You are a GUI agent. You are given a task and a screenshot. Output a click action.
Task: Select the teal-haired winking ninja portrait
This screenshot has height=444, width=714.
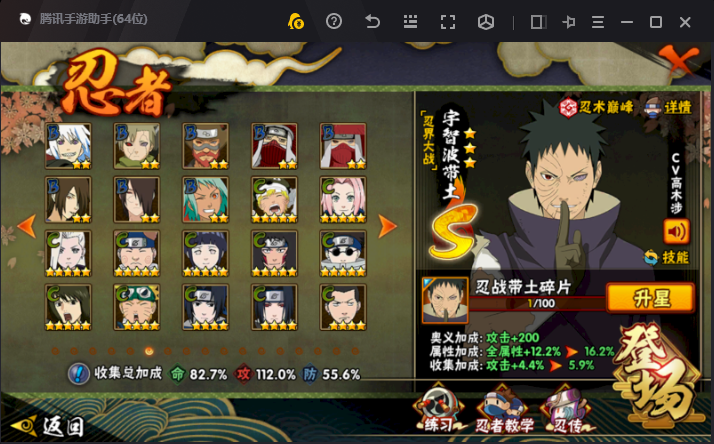pos(207,199)
